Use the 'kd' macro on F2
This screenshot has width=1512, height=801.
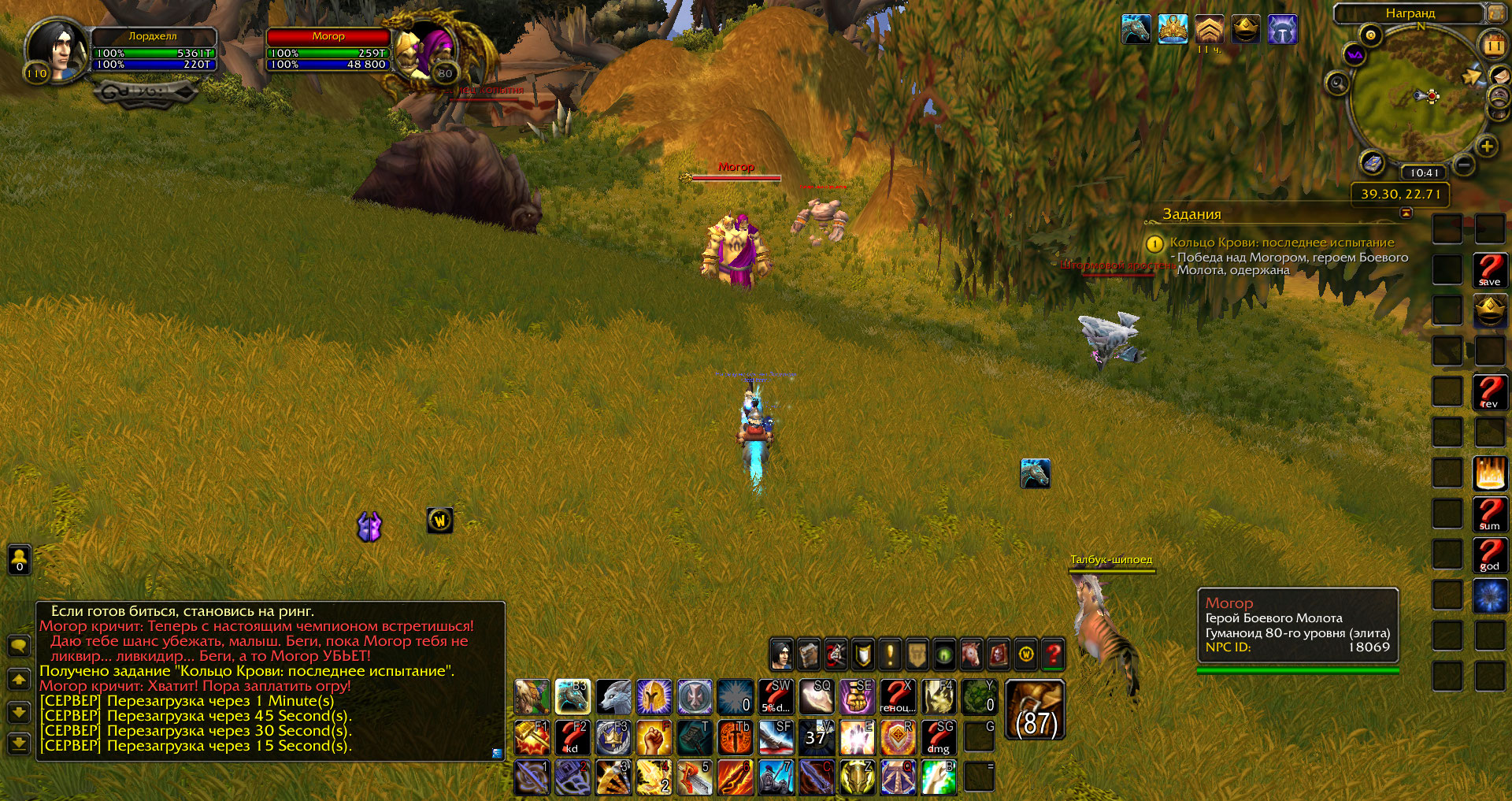(573, 738)
